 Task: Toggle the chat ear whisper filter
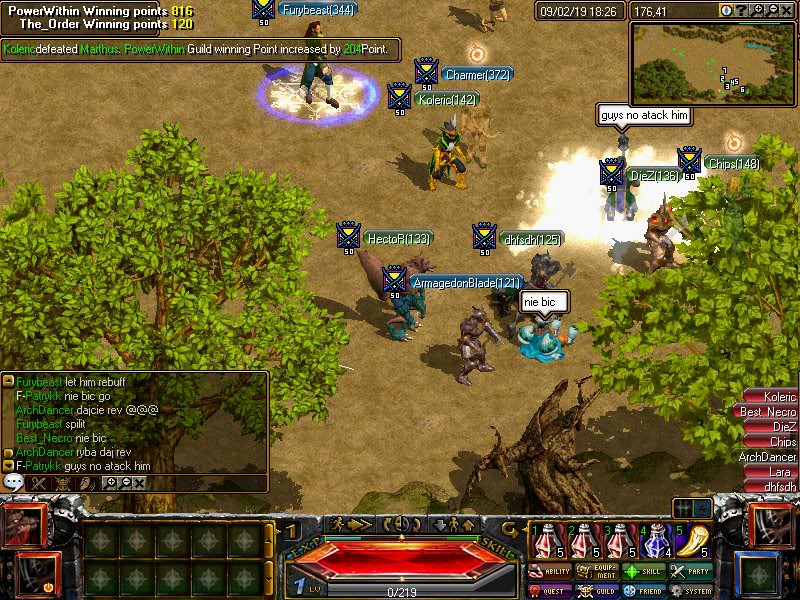click(86, 482)
